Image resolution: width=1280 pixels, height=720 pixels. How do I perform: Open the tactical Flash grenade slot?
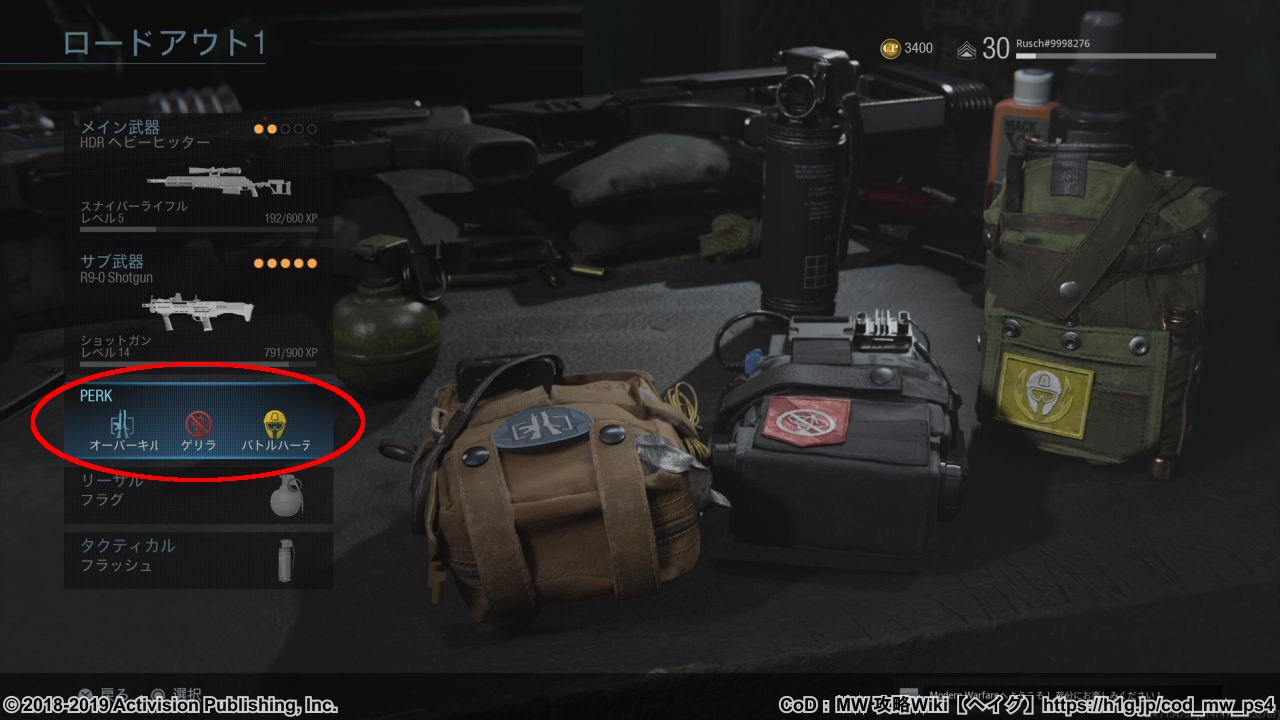(x=198, y=559)
